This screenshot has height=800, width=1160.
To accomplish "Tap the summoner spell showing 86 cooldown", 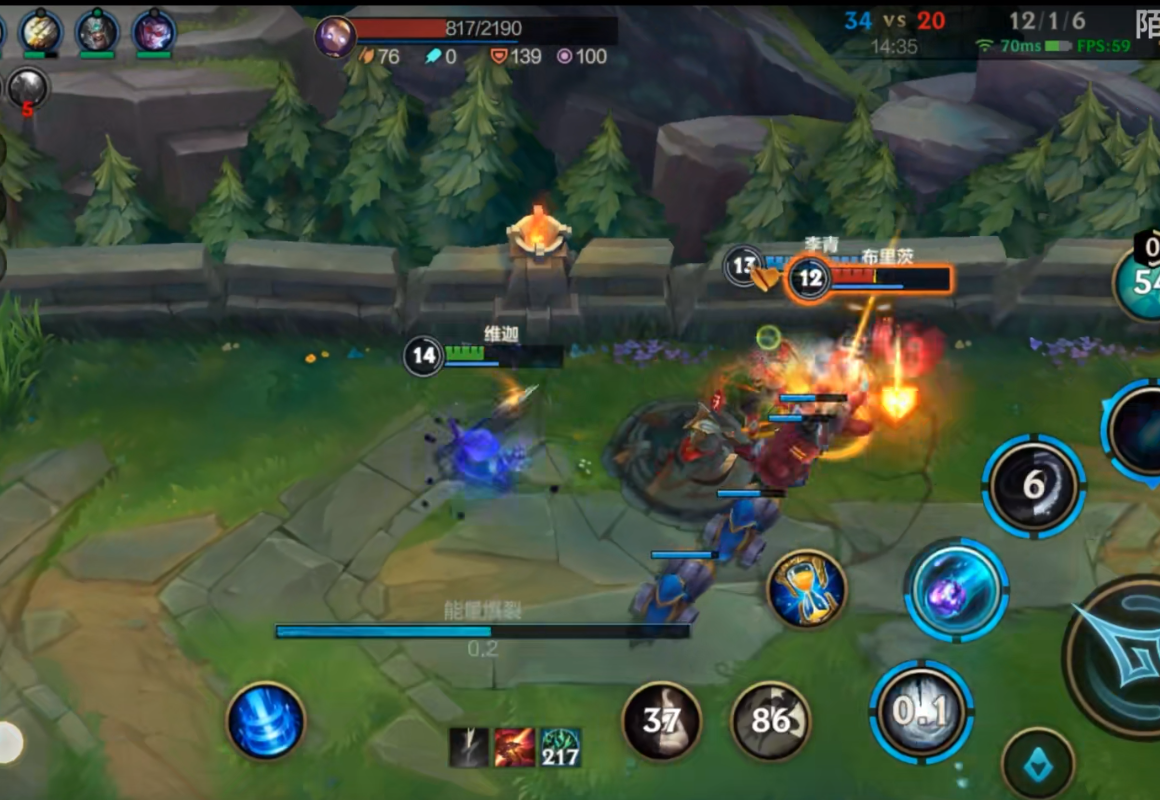I will (770, 720).
